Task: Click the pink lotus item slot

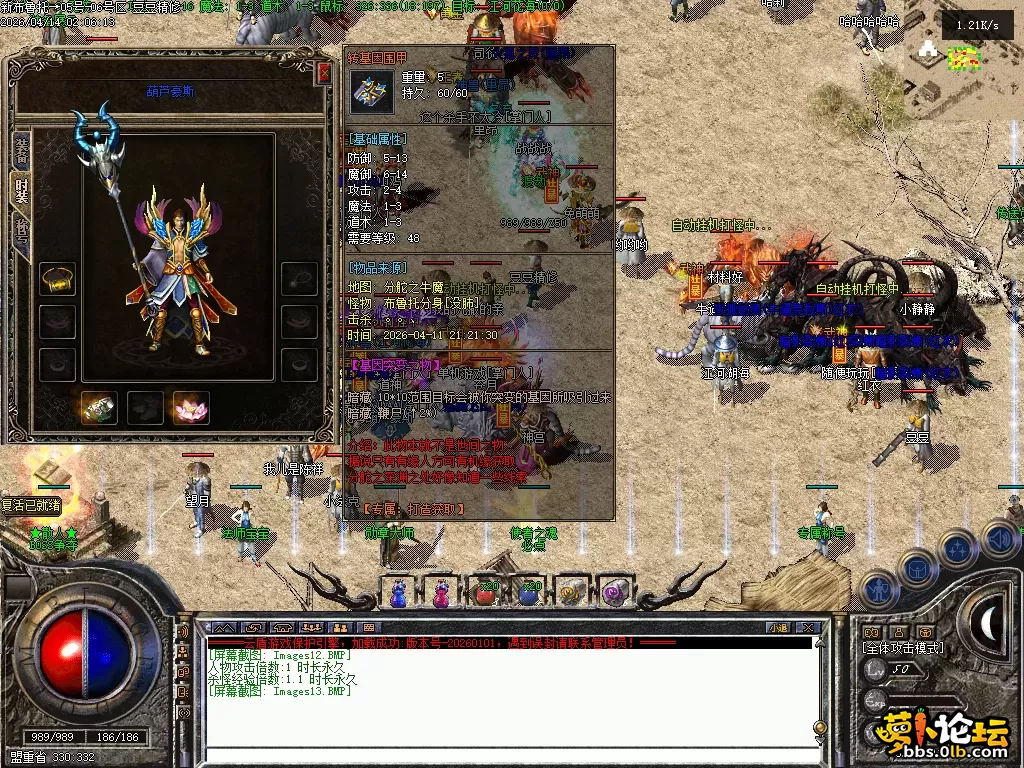Action: click(190, 407)
